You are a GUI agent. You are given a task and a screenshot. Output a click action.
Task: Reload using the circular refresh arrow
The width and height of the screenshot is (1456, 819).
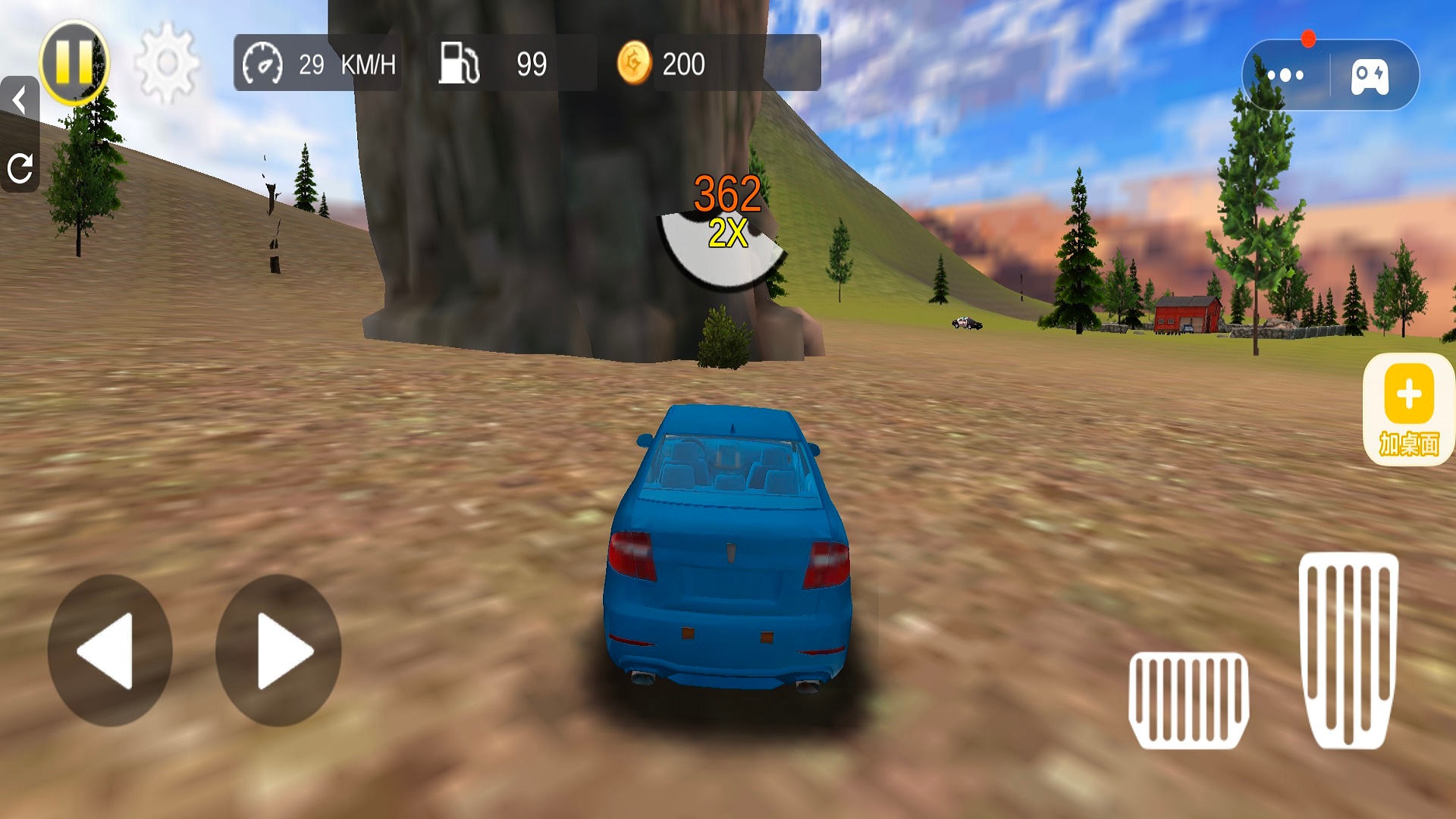[20, 168]
